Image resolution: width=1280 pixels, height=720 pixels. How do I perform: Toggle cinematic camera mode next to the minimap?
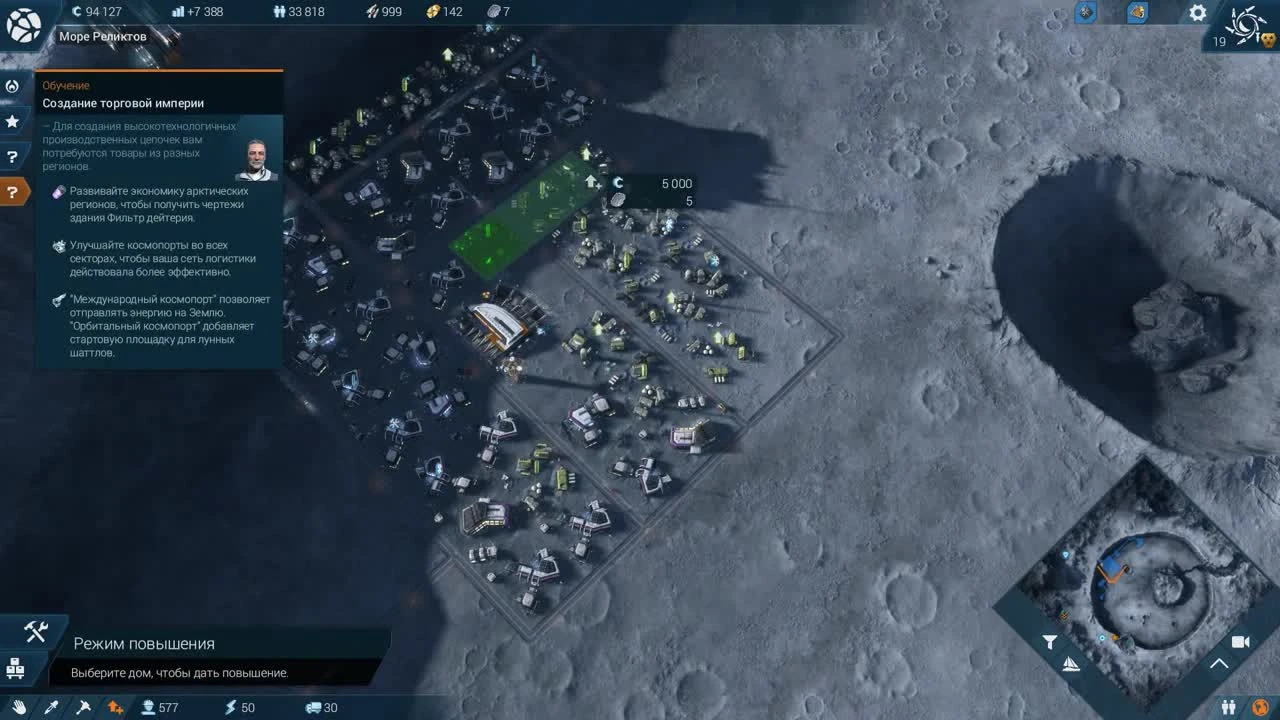click(x=1240, y=642)
